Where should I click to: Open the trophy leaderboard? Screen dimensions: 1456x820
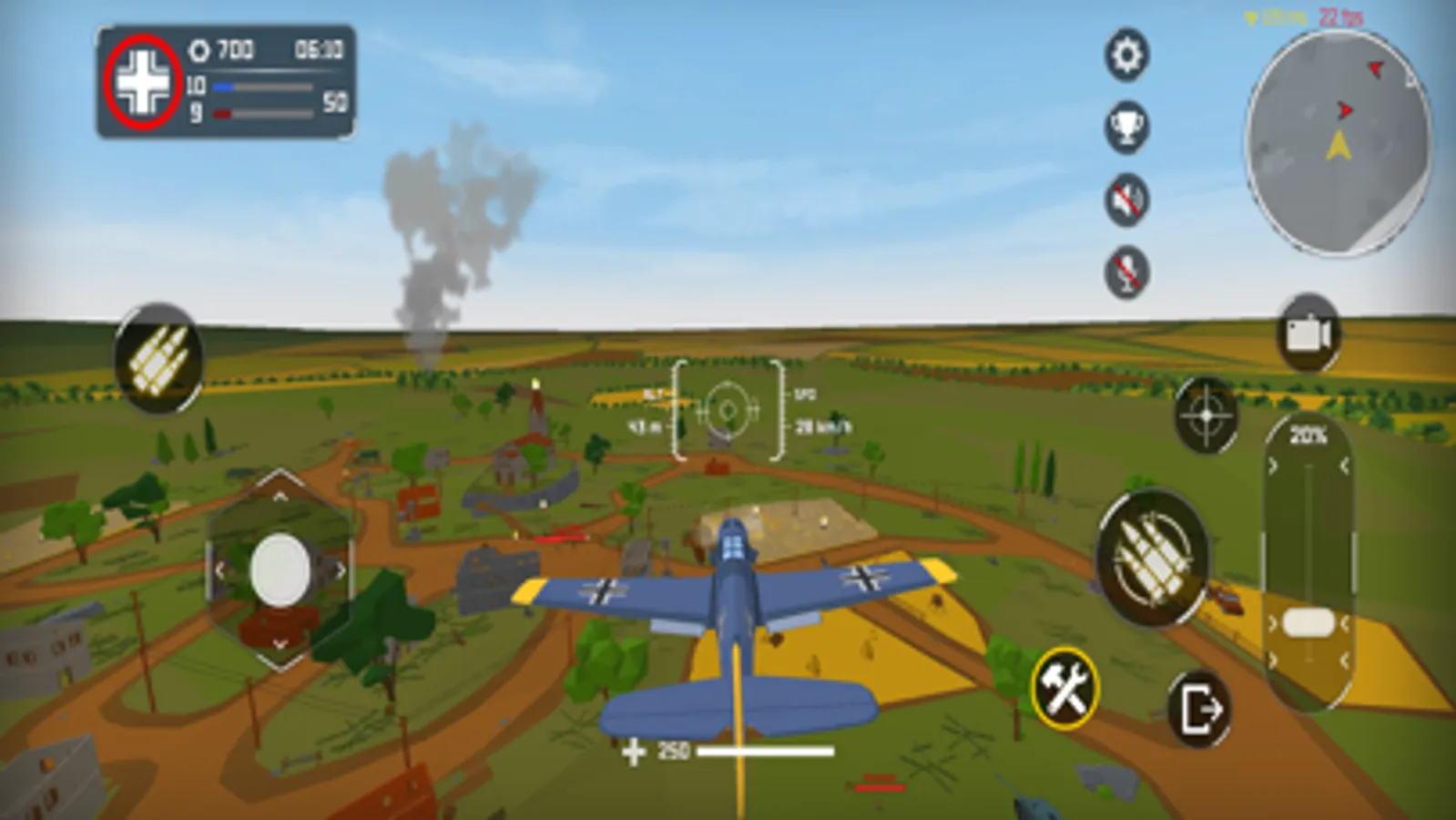point(1125,128)
